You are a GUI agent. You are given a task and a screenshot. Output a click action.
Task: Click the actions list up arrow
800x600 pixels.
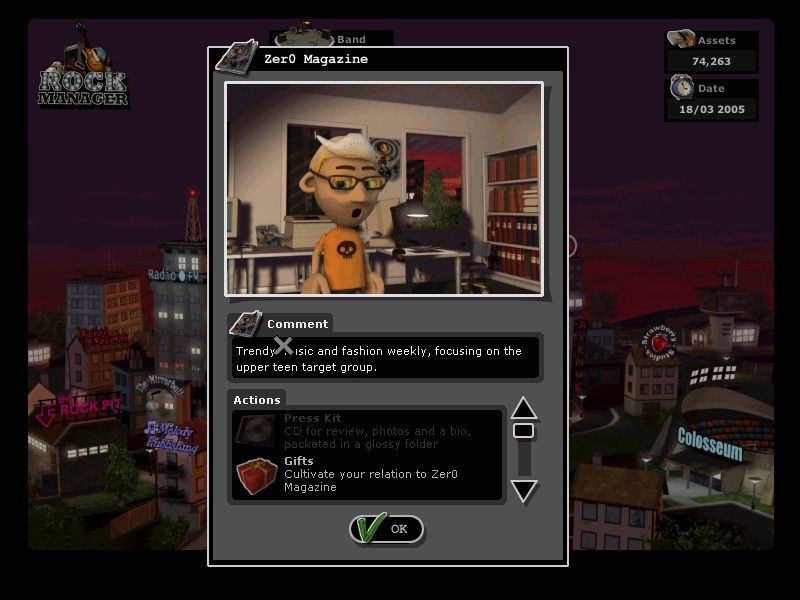pyautogui.click(x=524, y=408)
